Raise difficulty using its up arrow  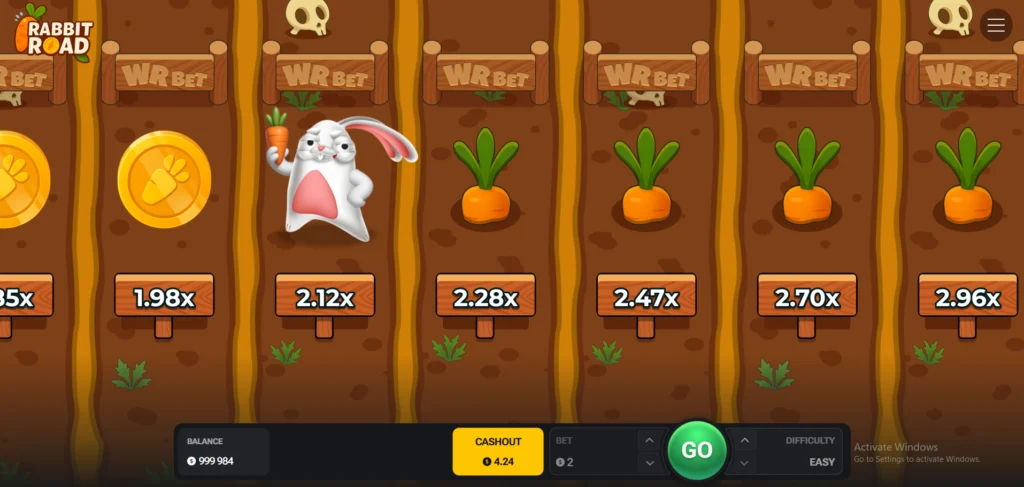[744, 440]
